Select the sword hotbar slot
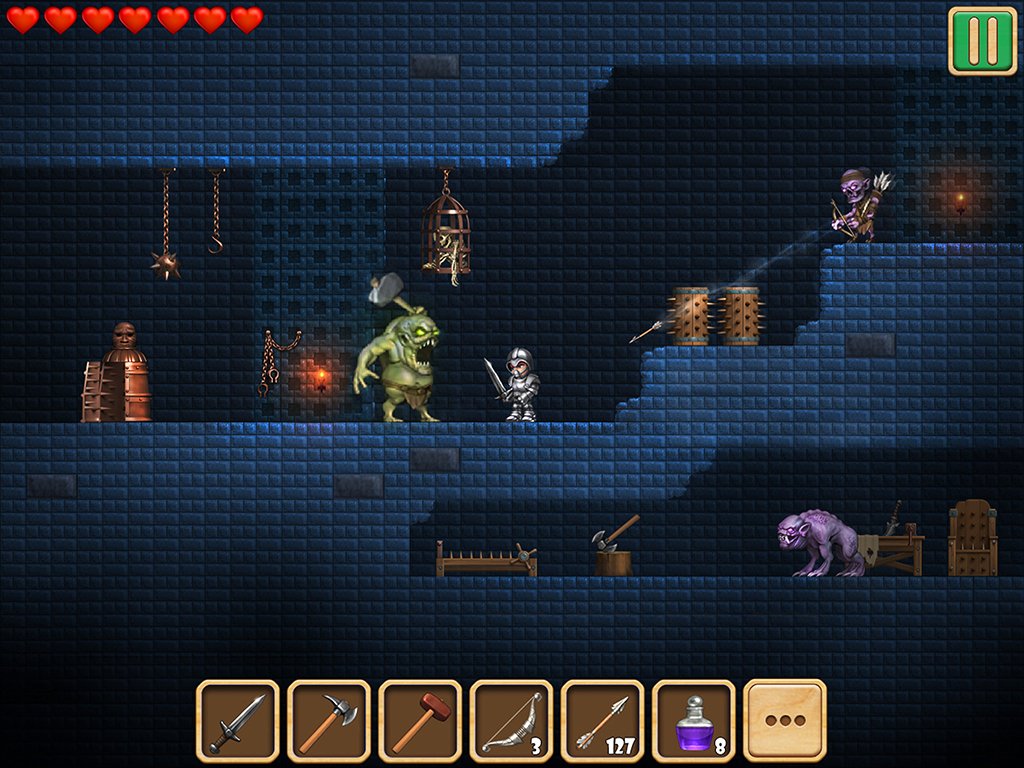The height and width of the screenshot is (768, 1024). [x=237, y=720]
